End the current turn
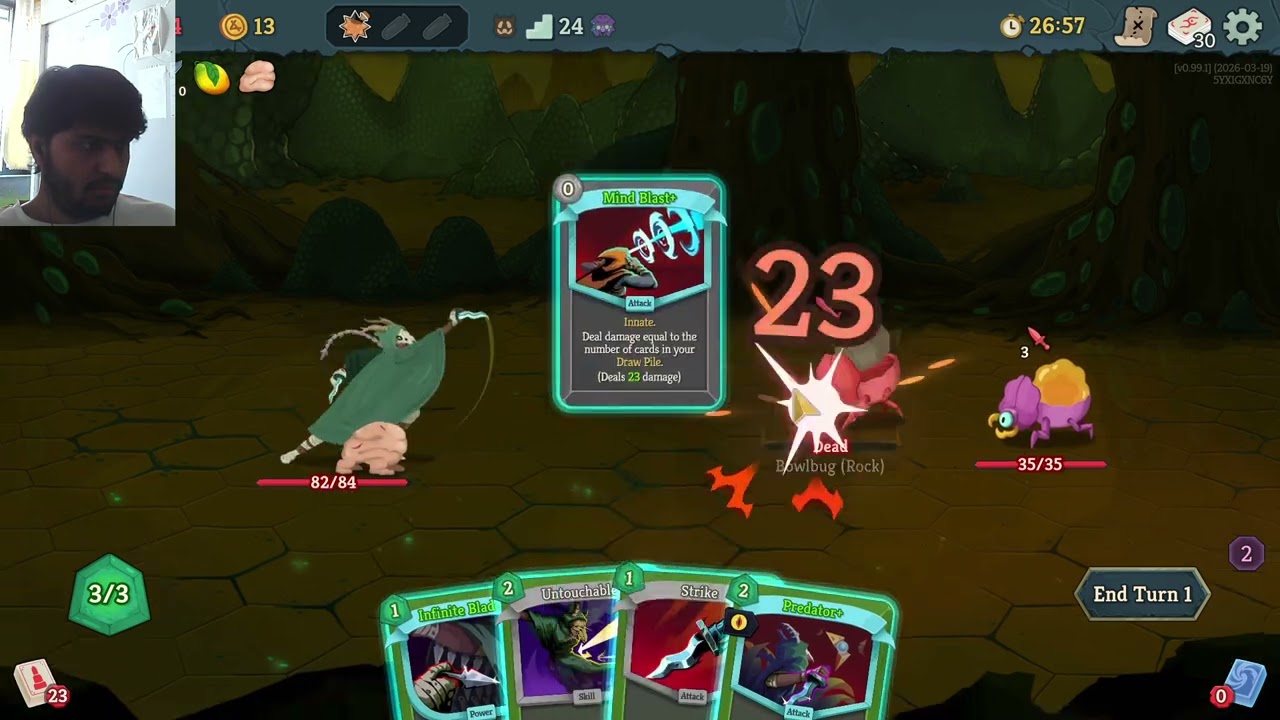The image size is (1280, 720). click(x=1142, y=594)
